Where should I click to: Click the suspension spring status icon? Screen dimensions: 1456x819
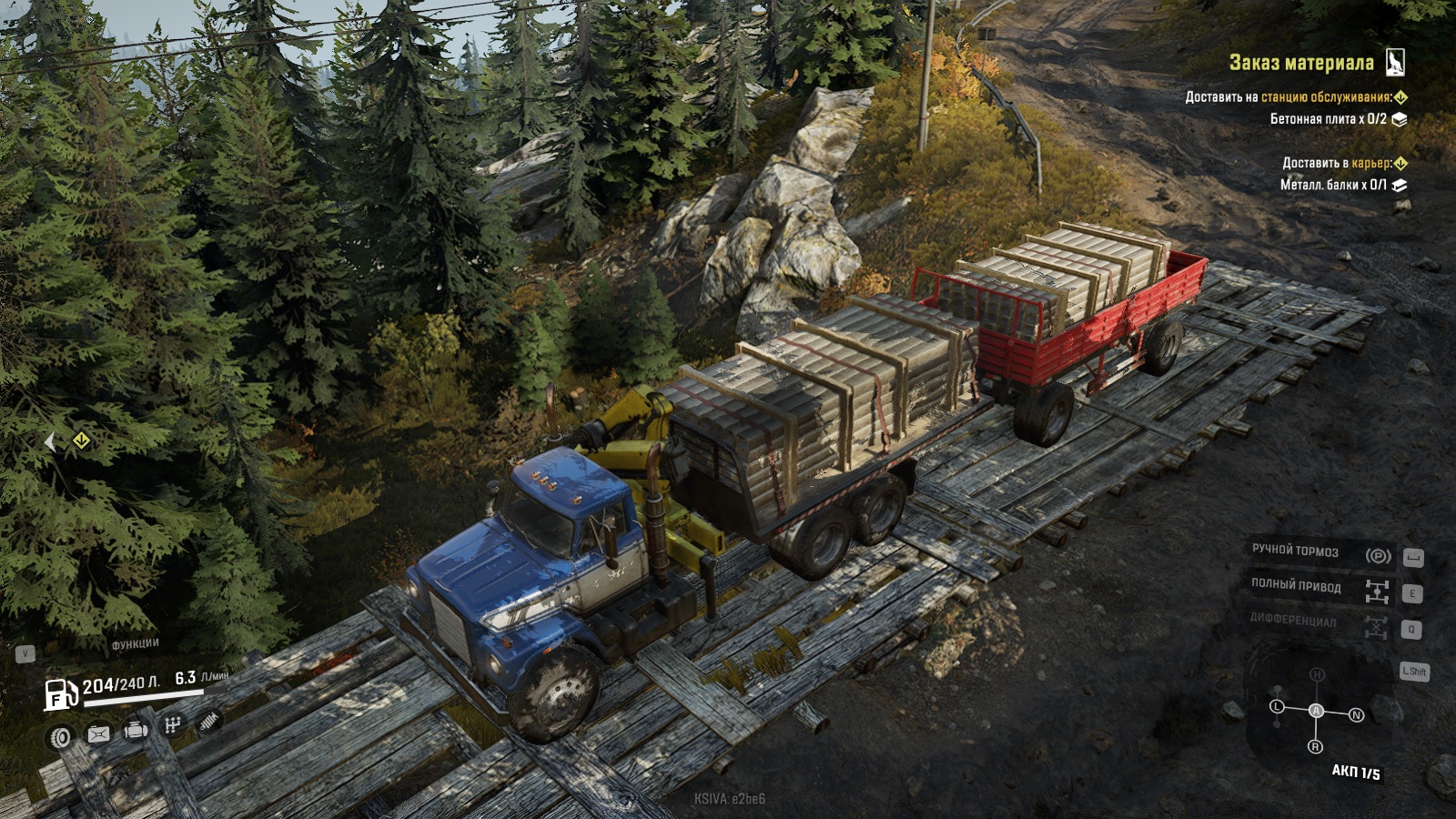(x=208, y=721)
